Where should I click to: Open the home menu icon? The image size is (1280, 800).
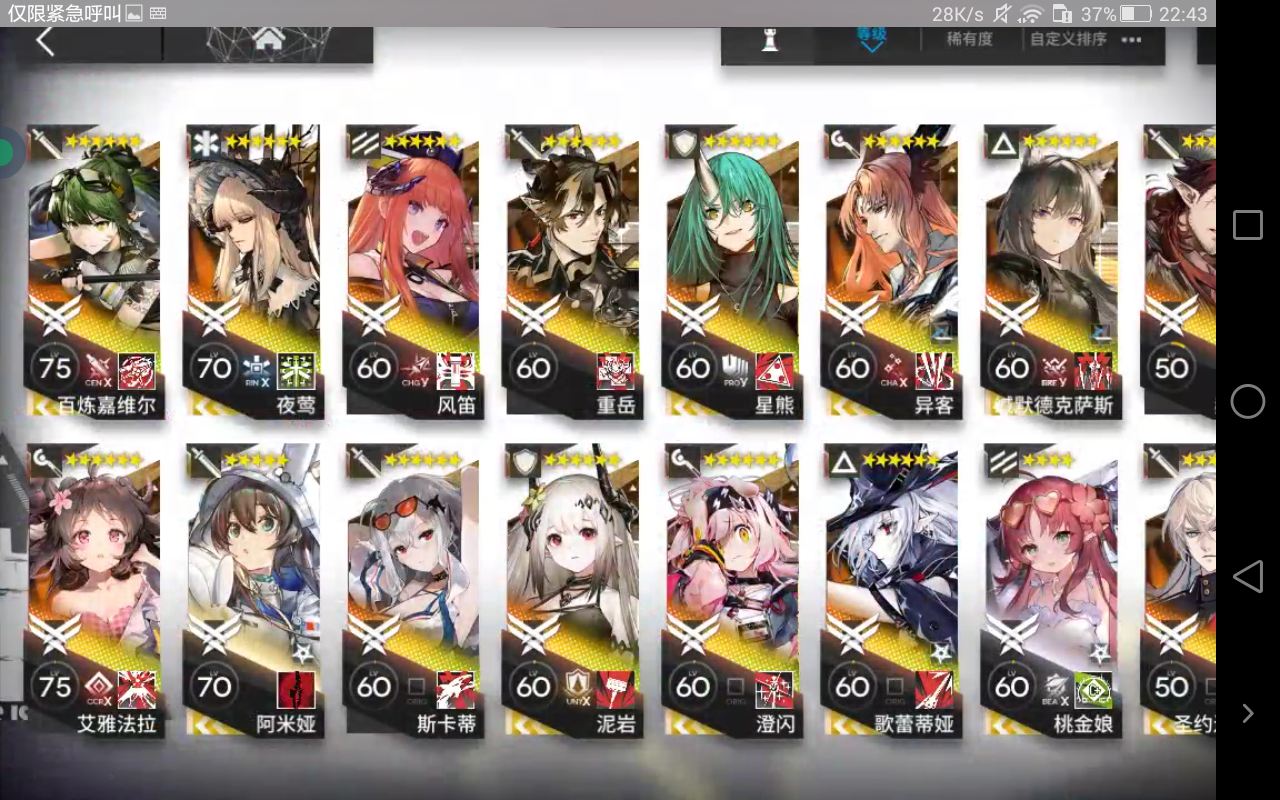267,40
